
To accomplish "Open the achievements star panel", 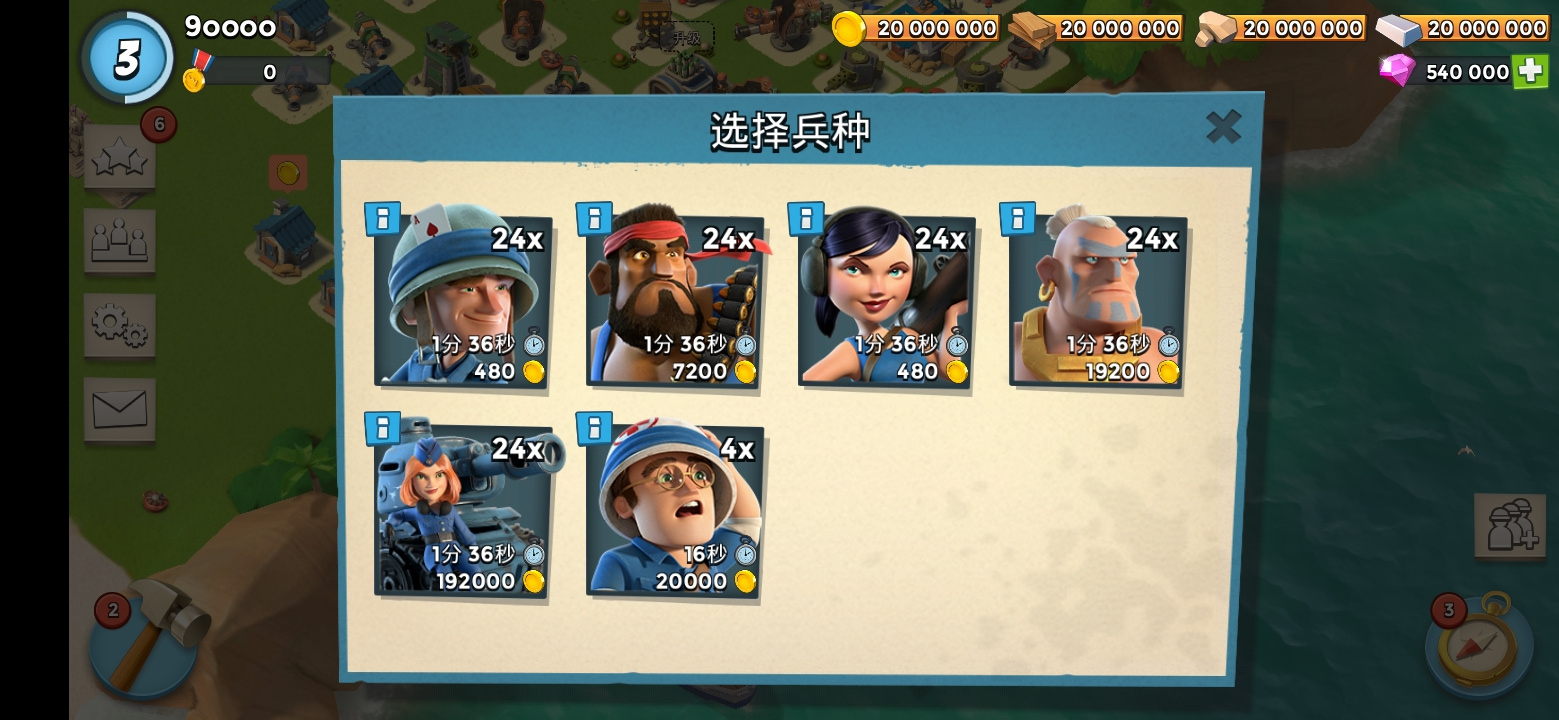I will (119, 157).
